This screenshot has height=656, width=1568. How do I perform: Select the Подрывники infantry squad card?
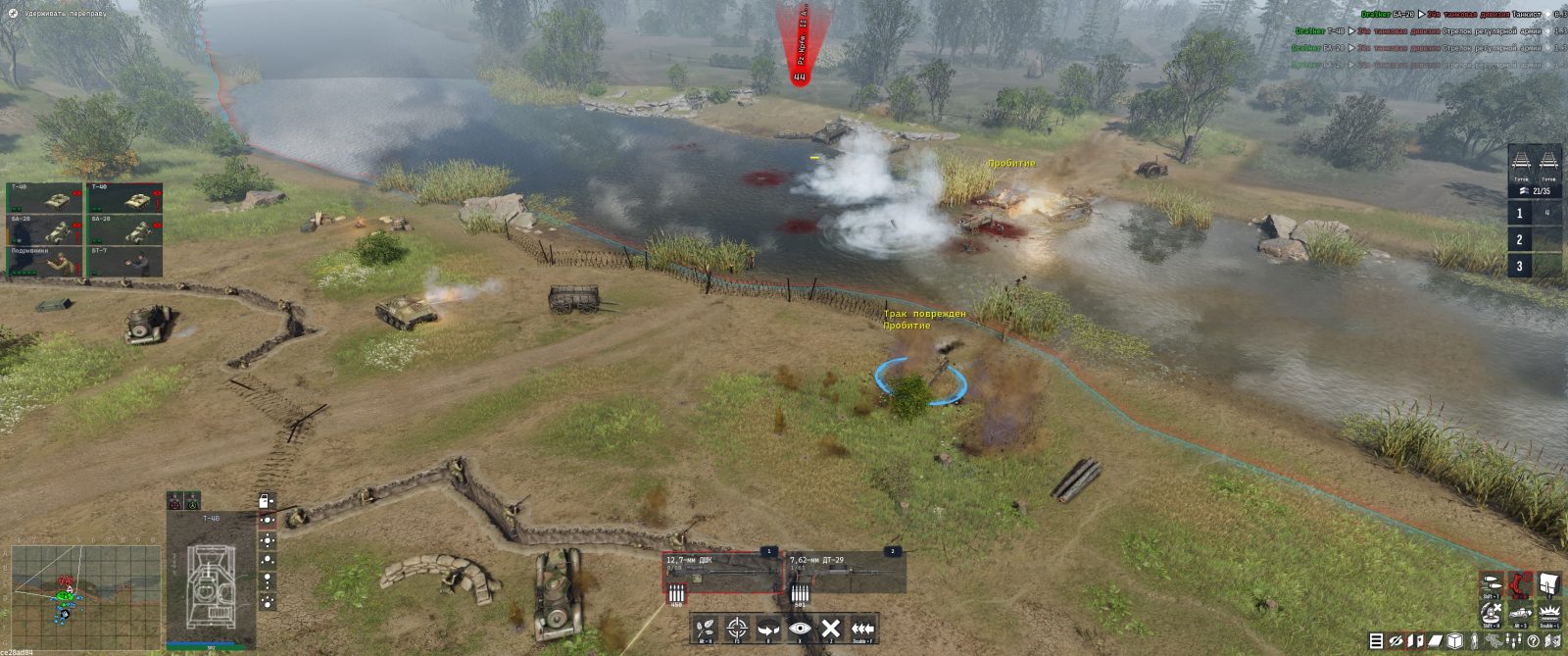click(x=45, y=262)
